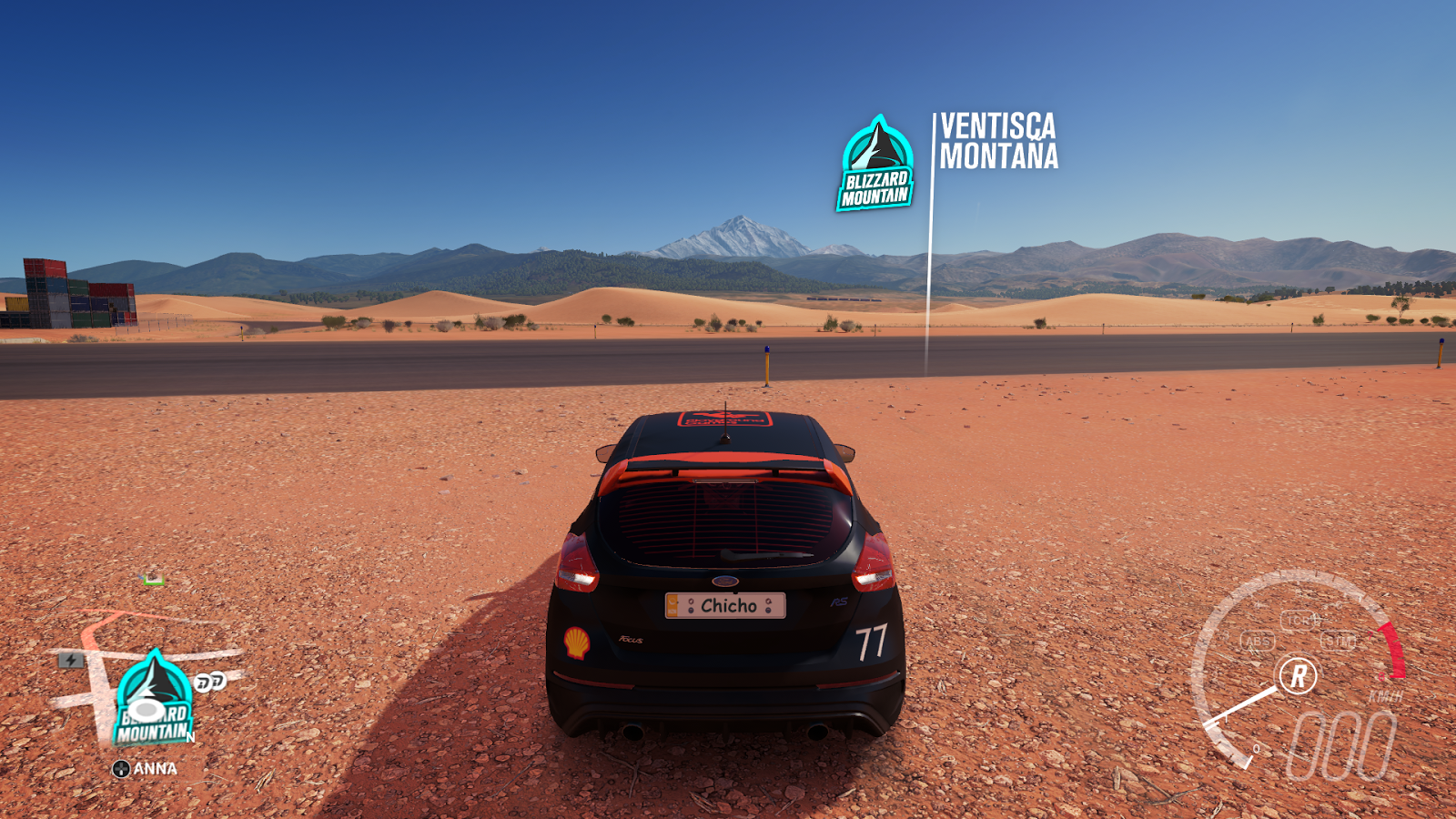
Task: Click the fast travel arrows icon on the minimap
Action: point(208,682)
